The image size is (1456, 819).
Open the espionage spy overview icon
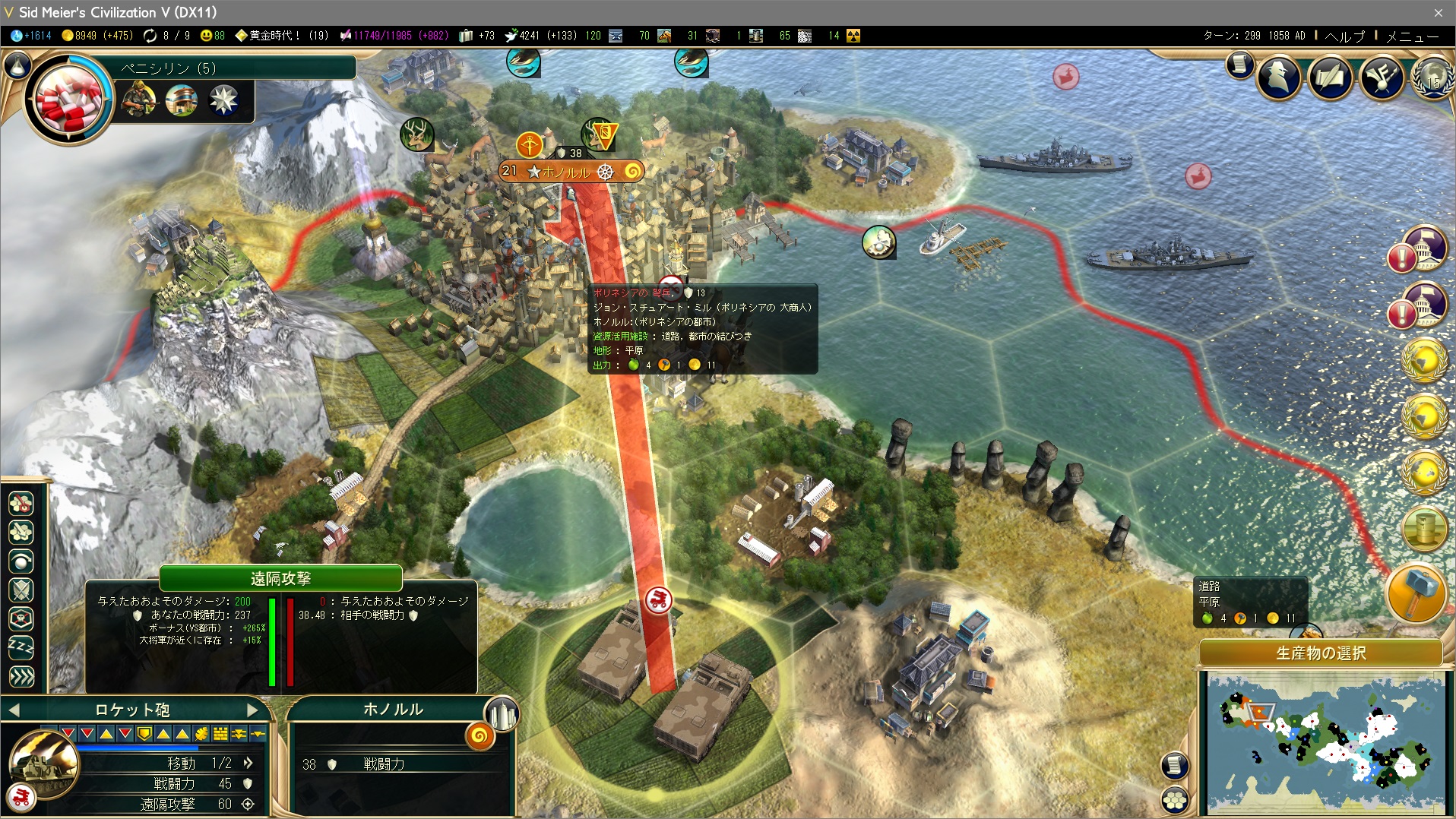point(1279,76)
